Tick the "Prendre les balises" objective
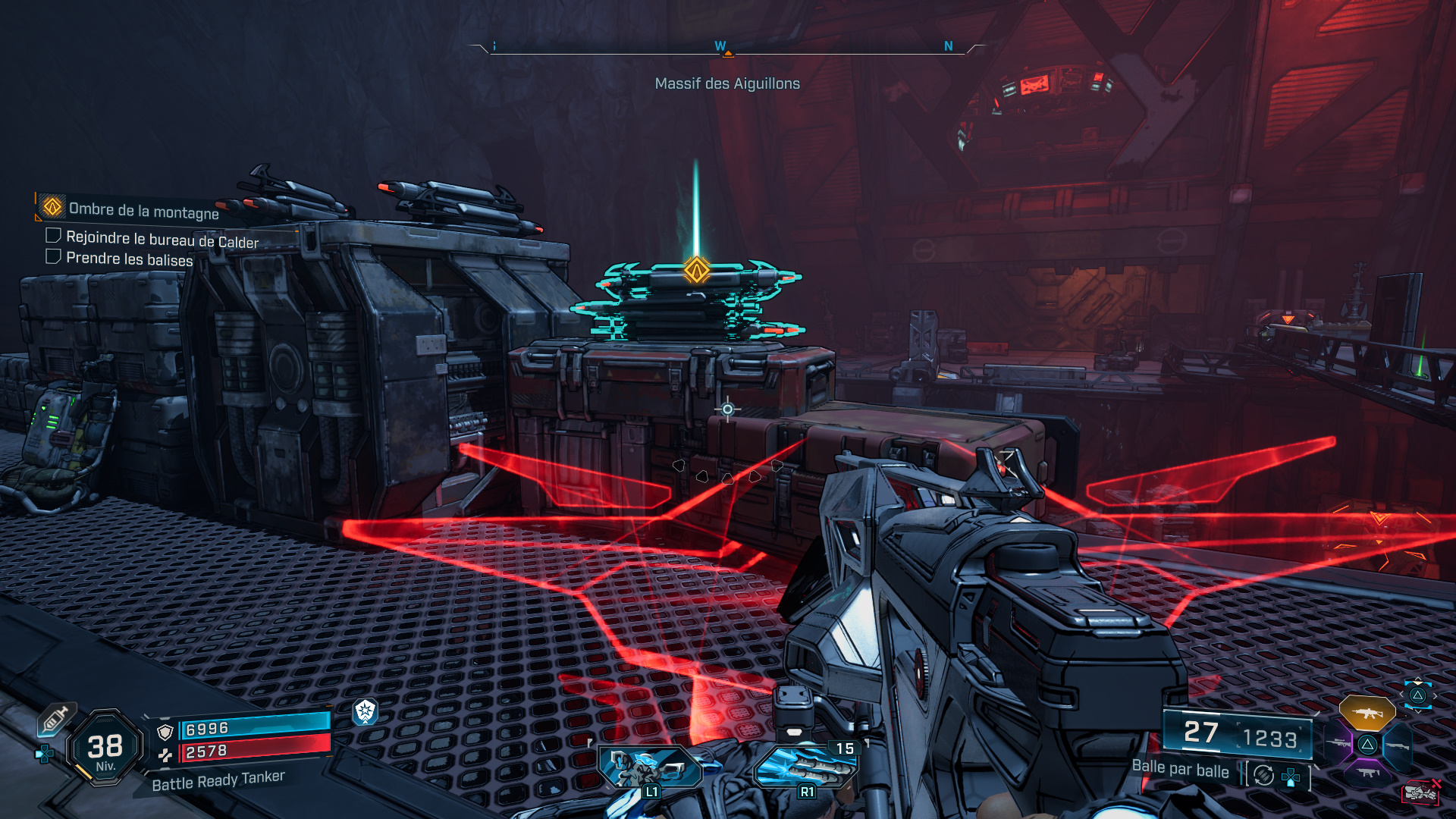Image resolution: width=1456 pixels, height=819 pixels. point(53,256)
